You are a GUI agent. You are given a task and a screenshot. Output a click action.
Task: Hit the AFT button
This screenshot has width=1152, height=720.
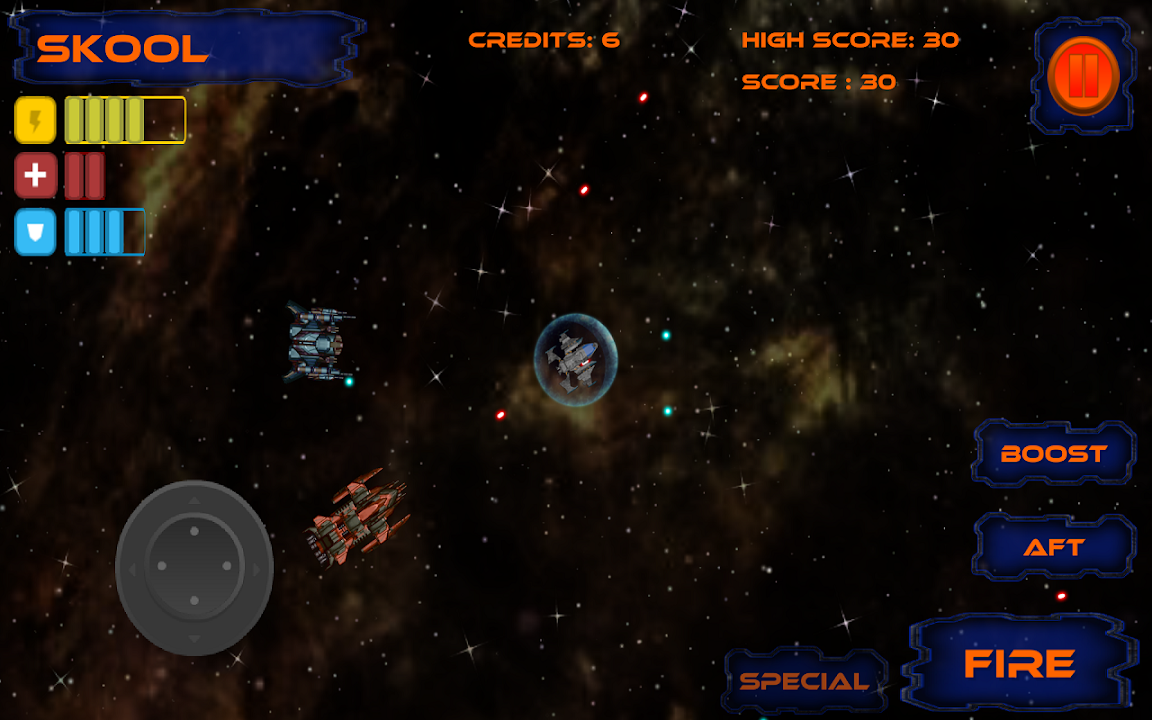click(x=1054, y=548)
